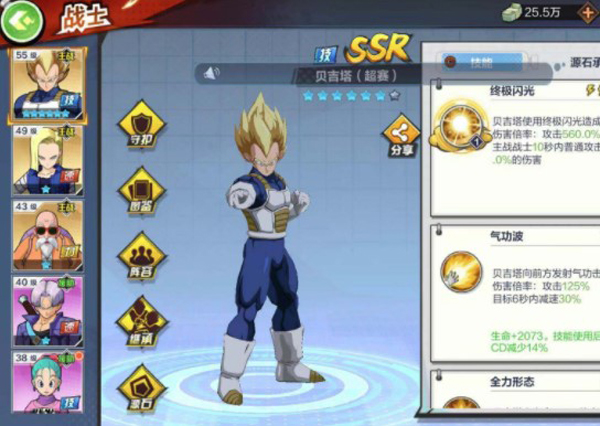Open the 传承 crossed-tools diamond icon
The width and height of the screenshot is (600, 426).
[141, 319]
